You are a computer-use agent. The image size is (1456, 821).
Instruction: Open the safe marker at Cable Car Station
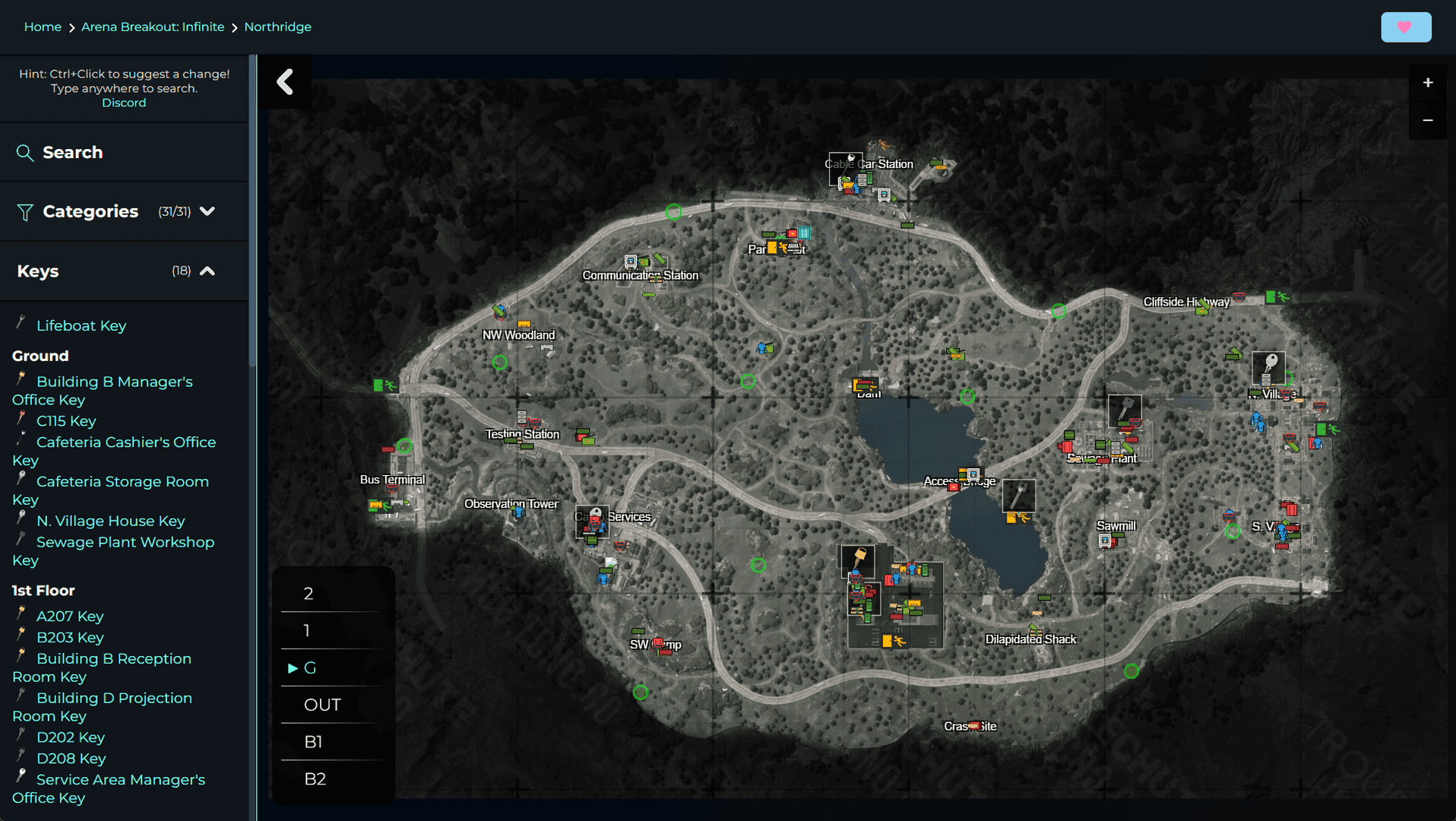(x=884, y=197)
